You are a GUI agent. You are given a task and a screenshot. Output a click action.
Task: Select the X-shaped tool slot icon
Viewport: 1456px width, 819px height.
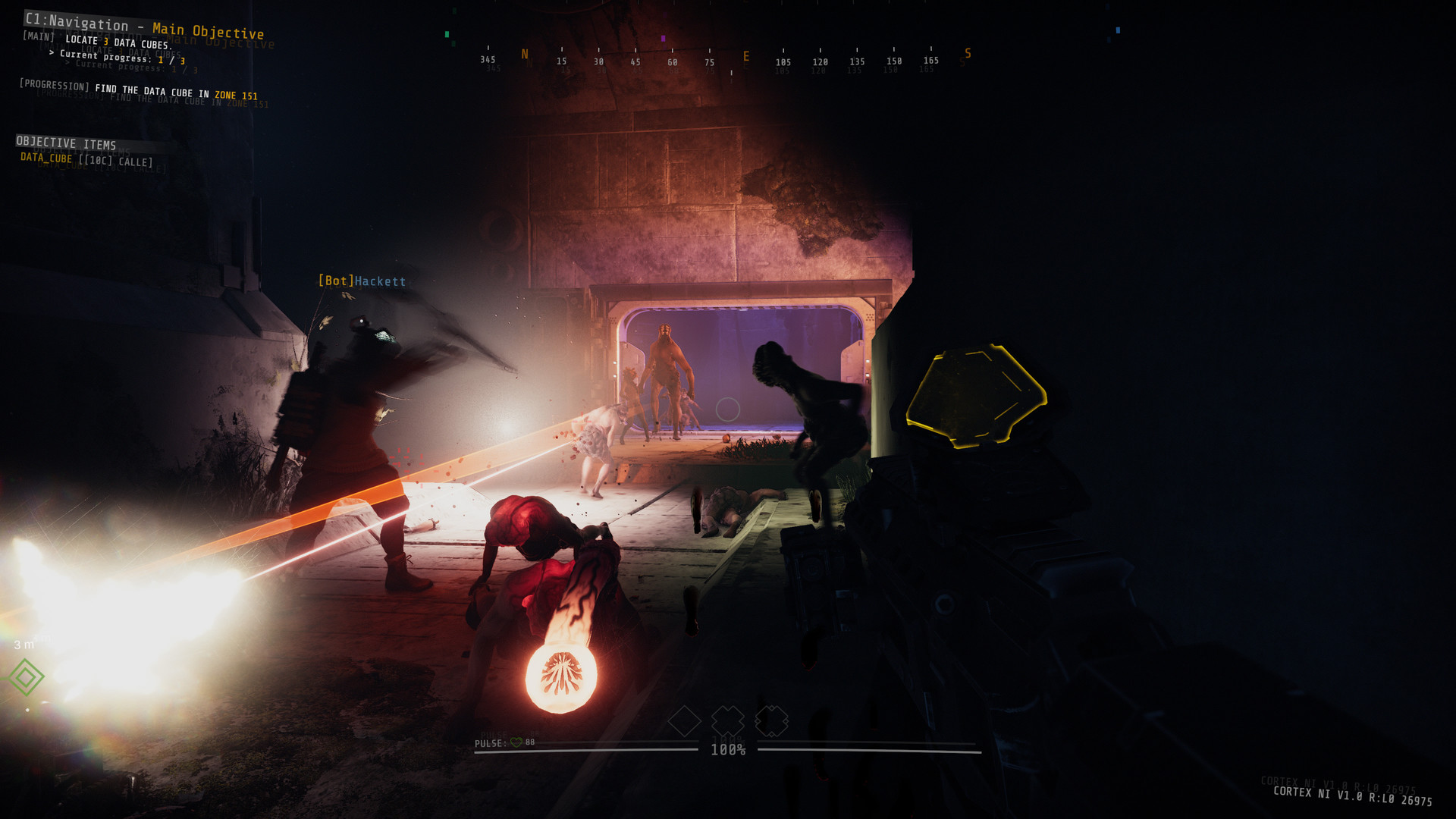(729, 722)
